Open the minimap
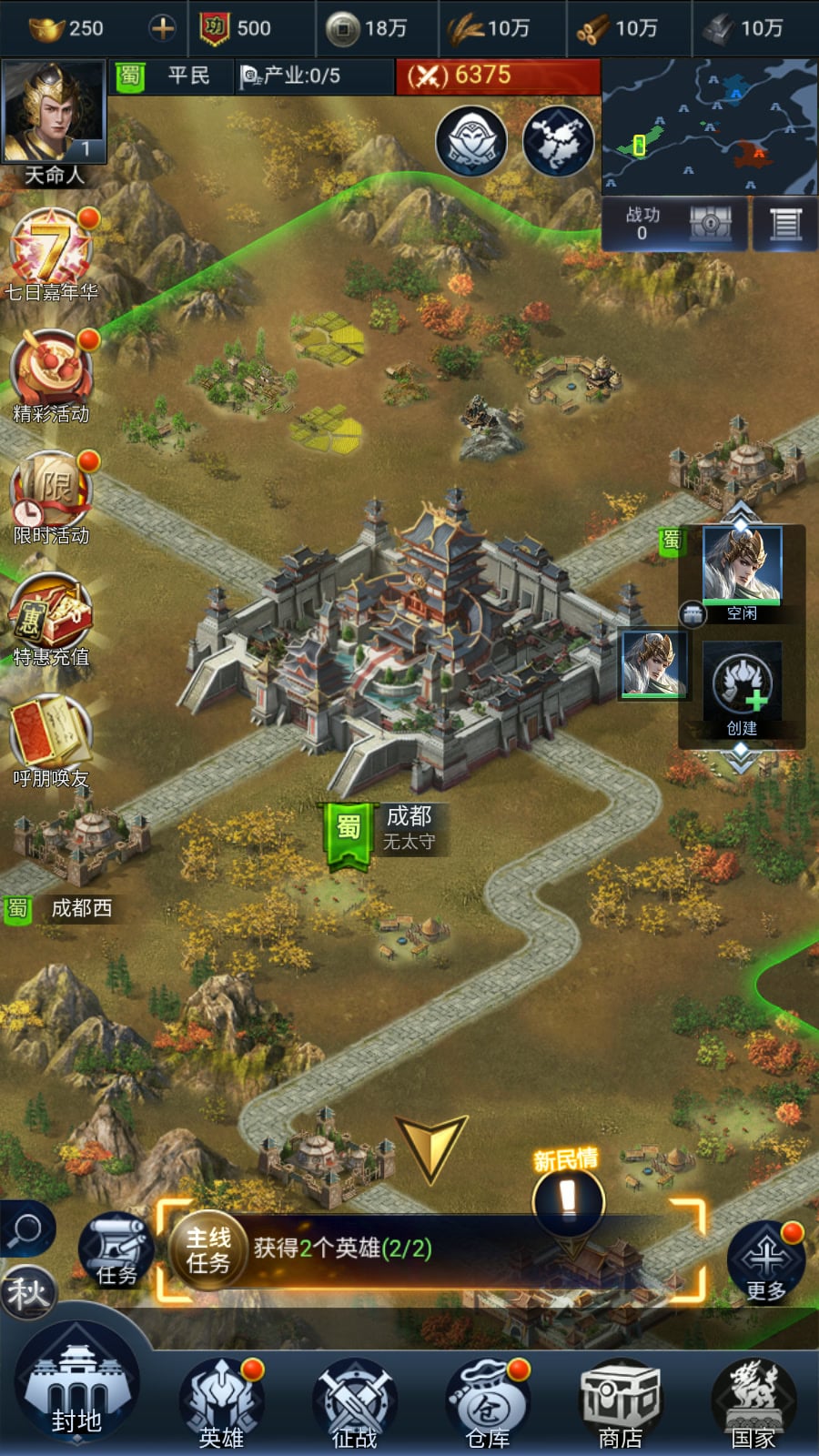The image size is (819, 1456). [x=709, y=126]
